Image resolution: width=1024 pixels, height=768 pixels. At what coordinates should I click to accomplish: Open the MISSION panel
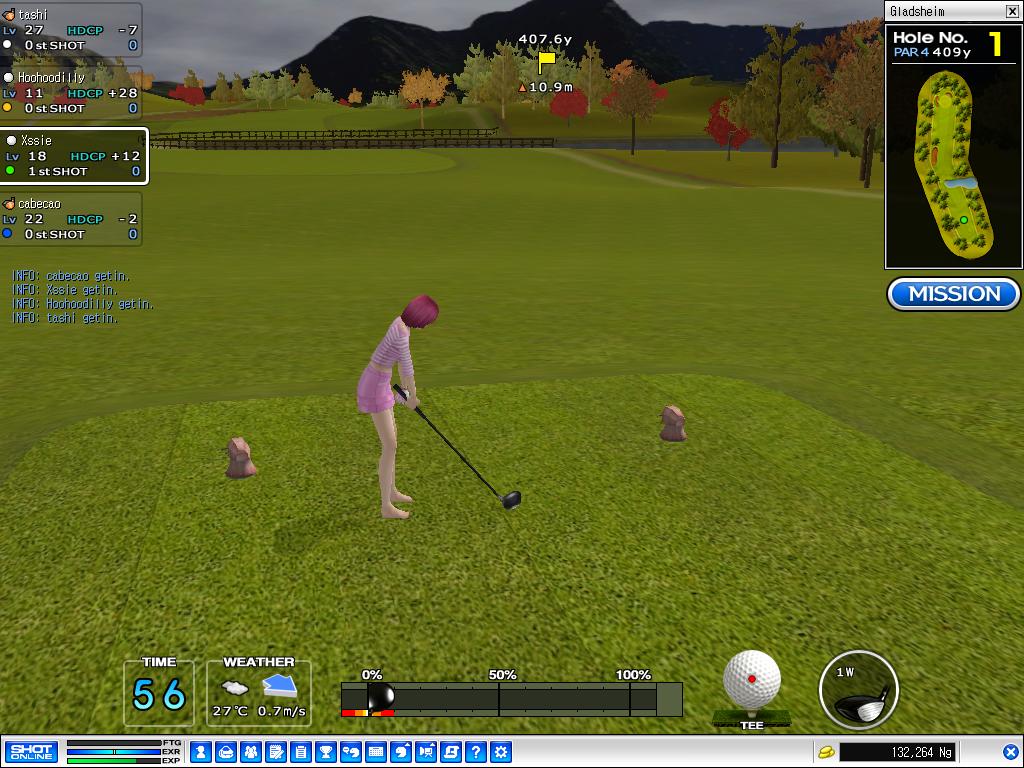(x=953, y=294)
